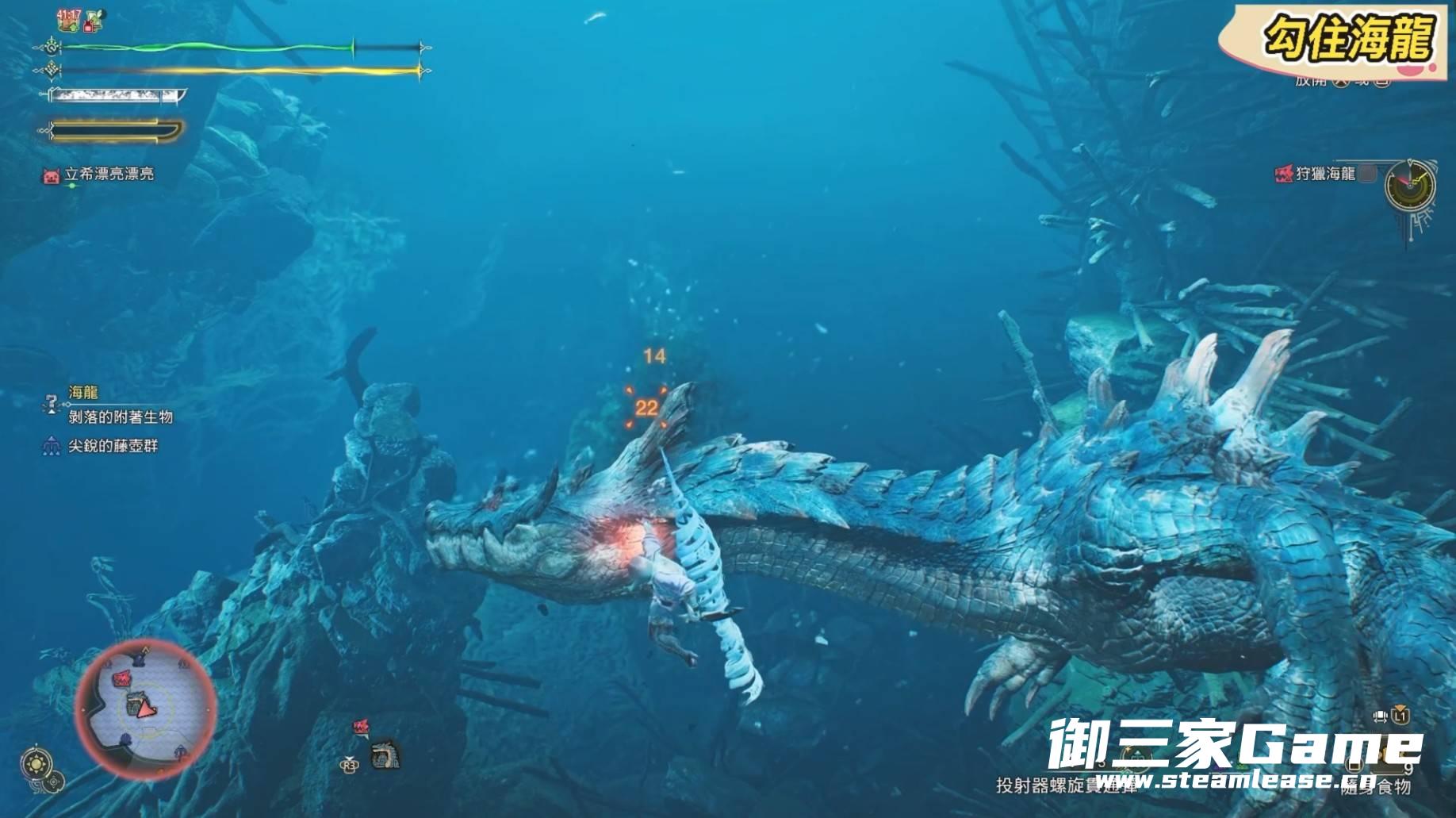The width and height of the screenshot is (1456, 818).
Task: Select the sea dragon target icon
Action: 386,754
